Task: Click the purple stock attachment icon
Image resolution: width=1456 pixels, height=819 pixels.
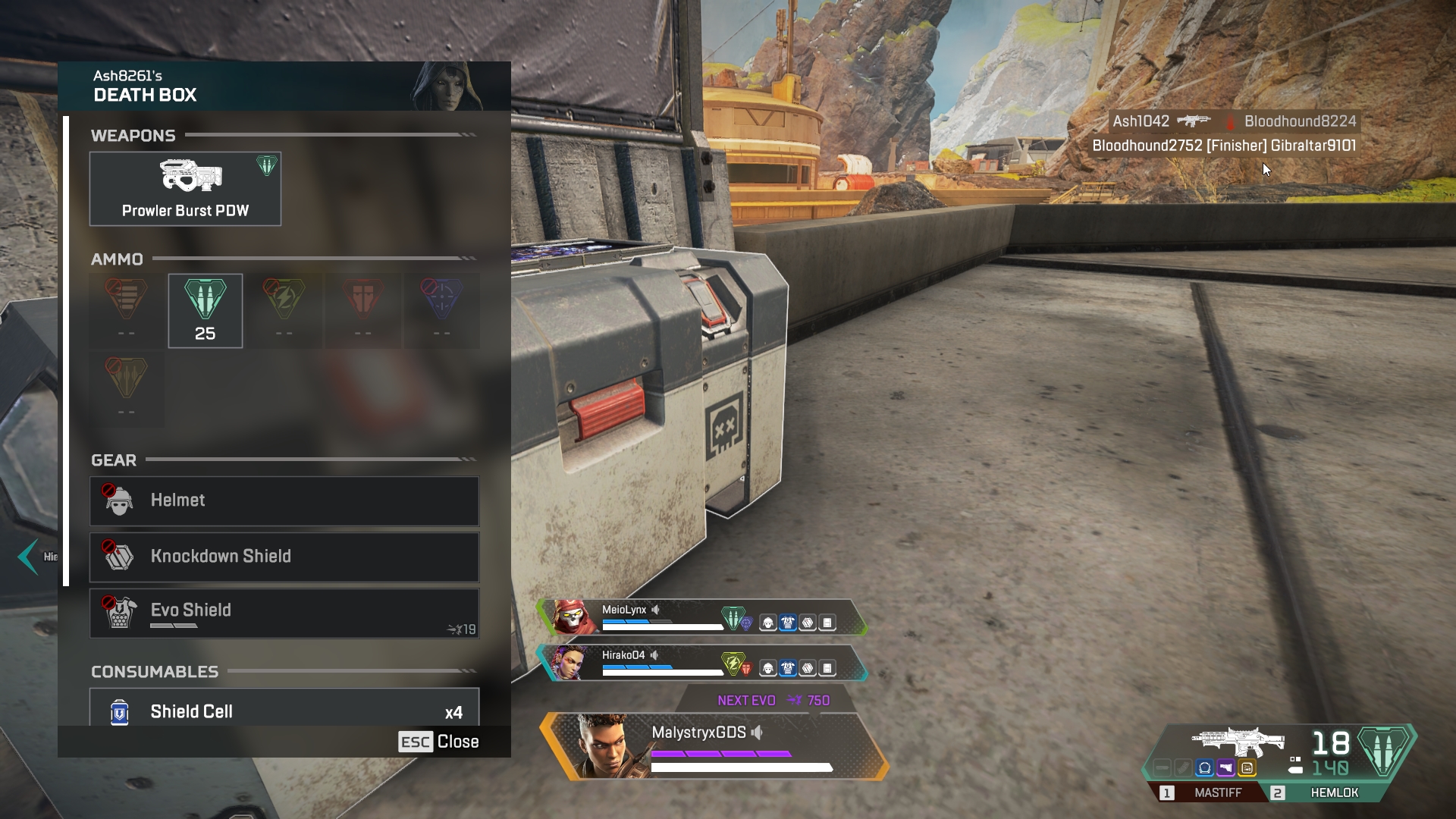Action: pyautogui.click(x=1225, y=767)
